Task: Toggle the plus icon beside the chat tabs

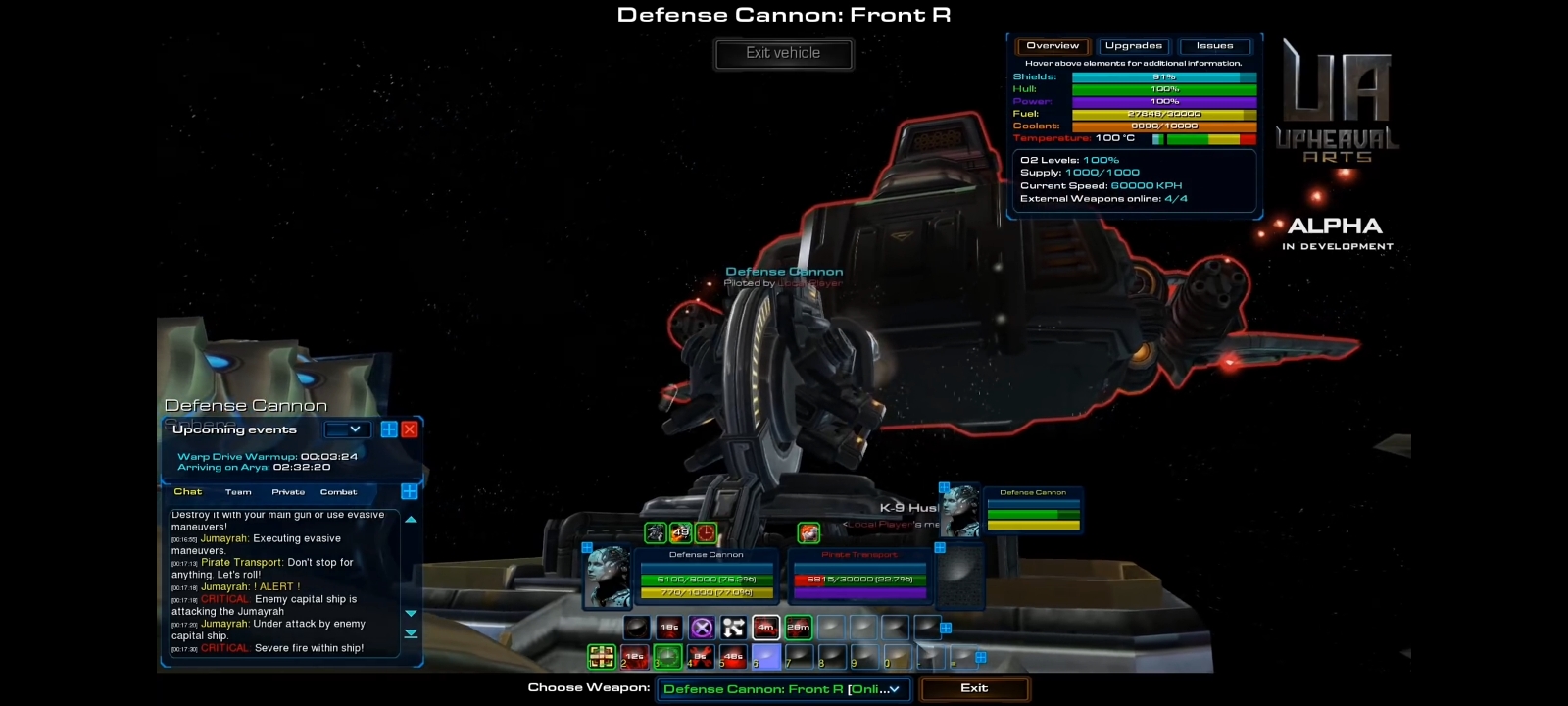Action: (410, 491)
